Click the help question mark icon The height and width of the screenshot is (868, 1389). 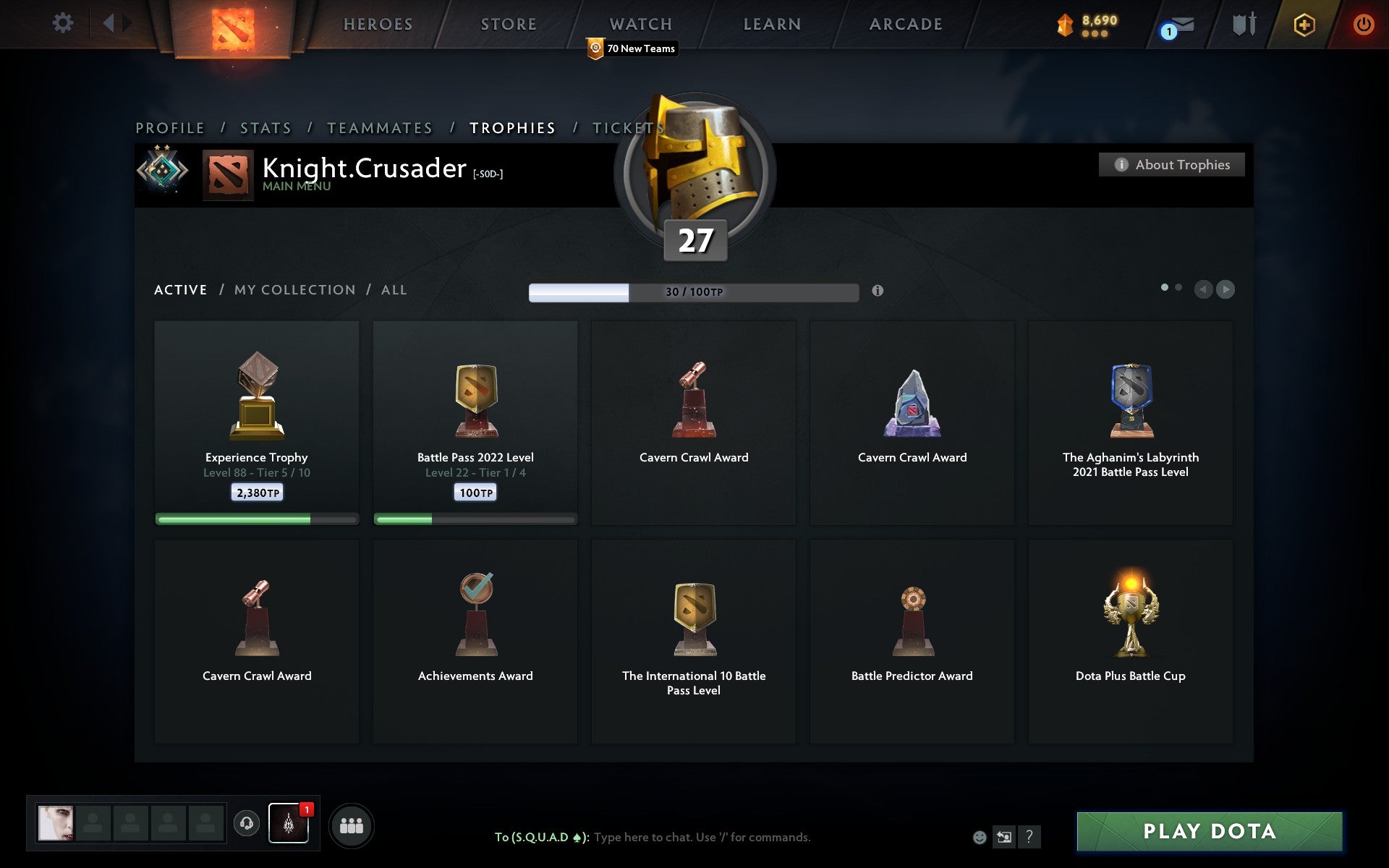click(1029, 838)
